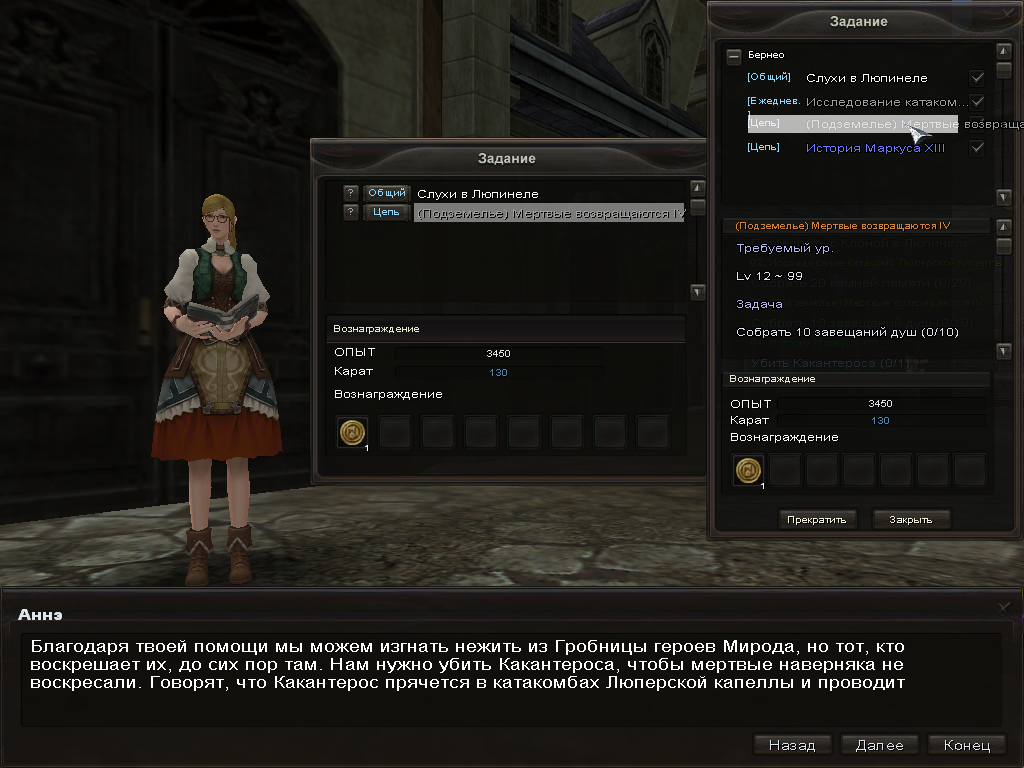This screenshot has height=768, width=1024.
Task: Click gold coin reward in quest log
Action: [x=748, y=469]
